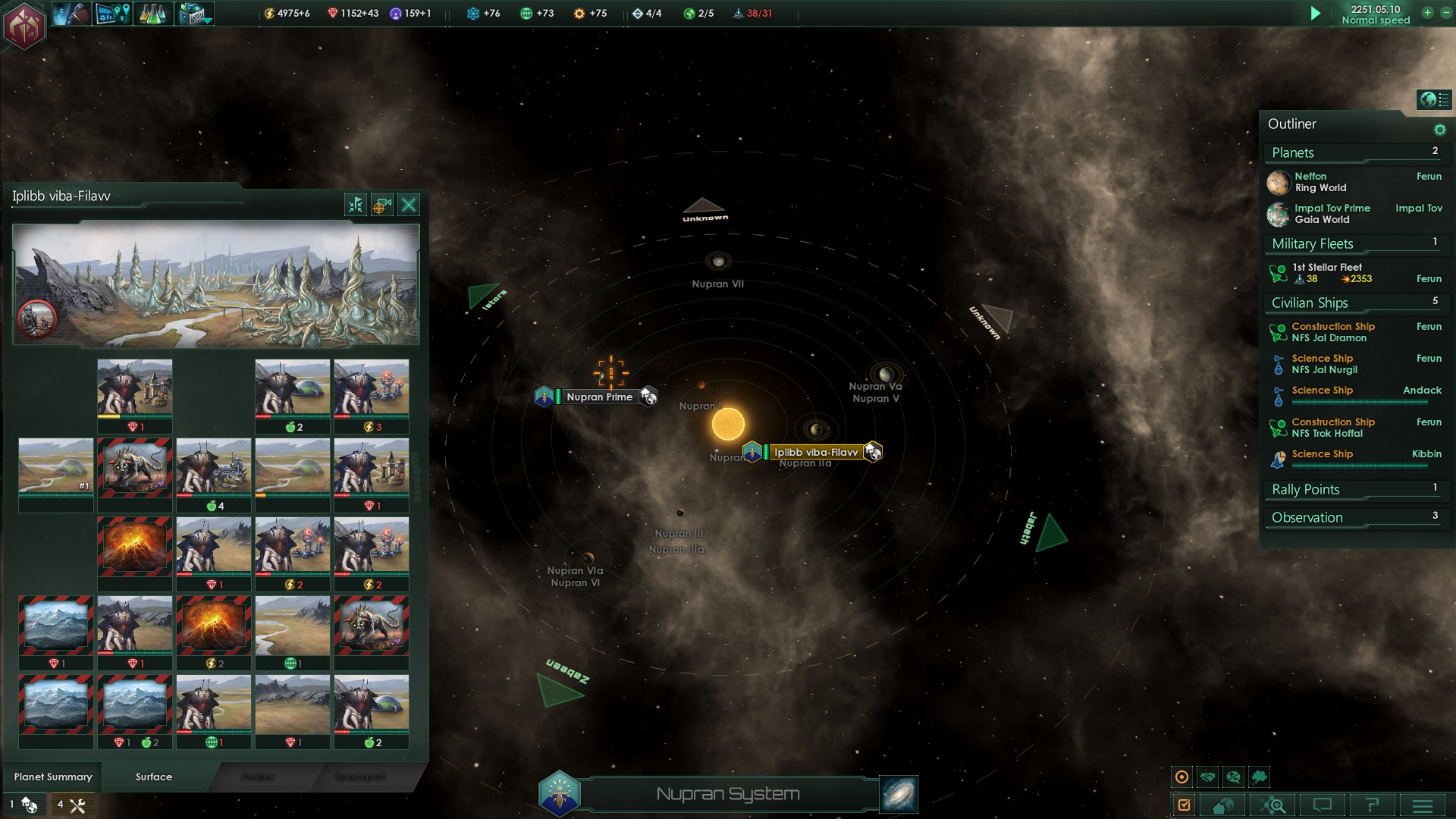Collapse the Planets section header
The width and height of the screenshot is (1456, 819).
coord(1293,153)
